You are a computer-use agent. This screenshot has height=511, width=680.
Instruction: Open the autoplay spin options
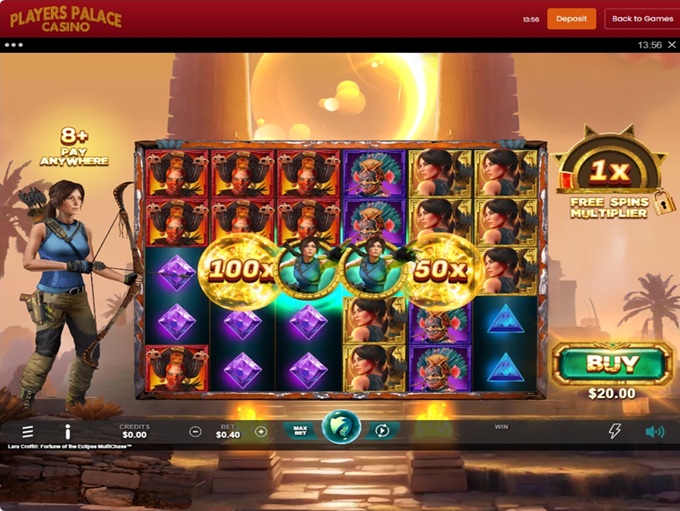pos(382,431)
